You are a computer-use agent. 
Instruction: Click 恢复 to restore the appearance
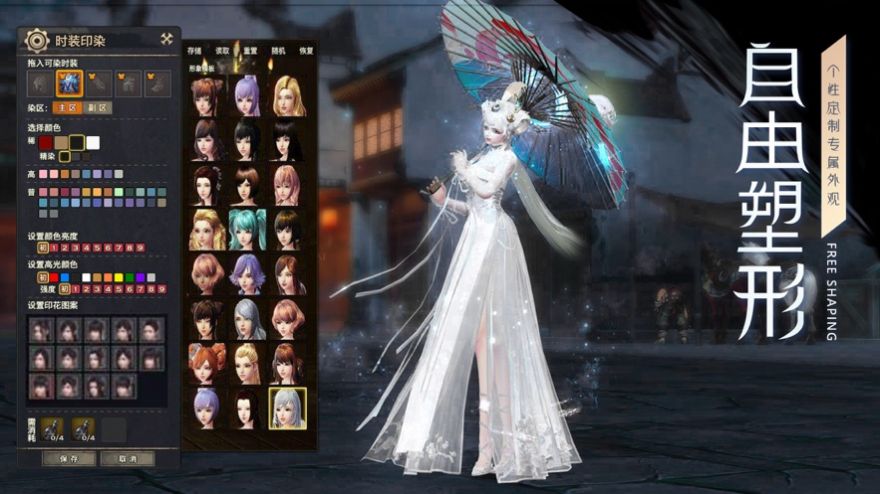tap(305, 50)
